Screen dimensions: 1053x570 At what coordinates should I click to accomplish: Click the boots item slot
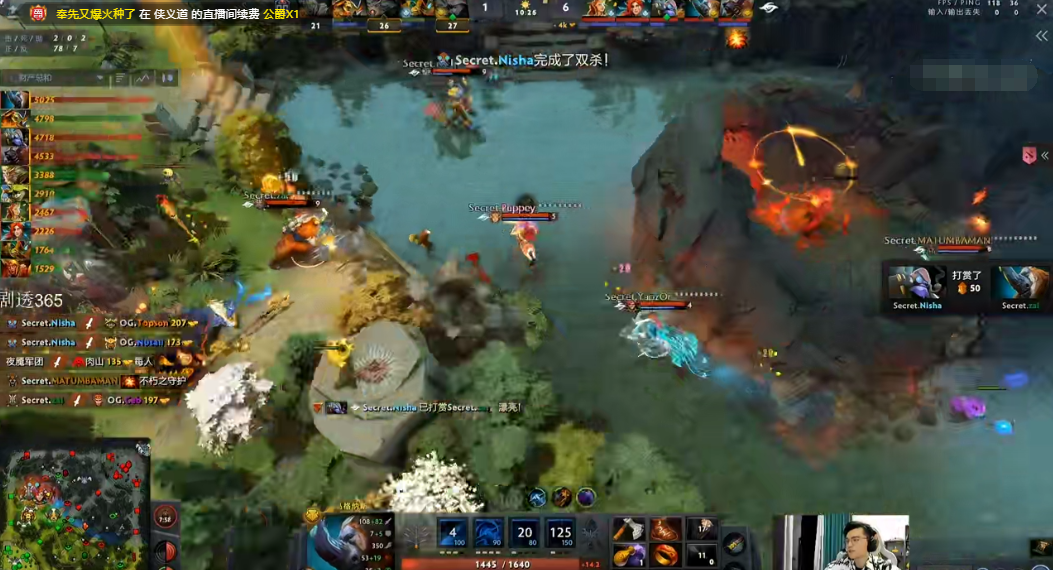665,529
